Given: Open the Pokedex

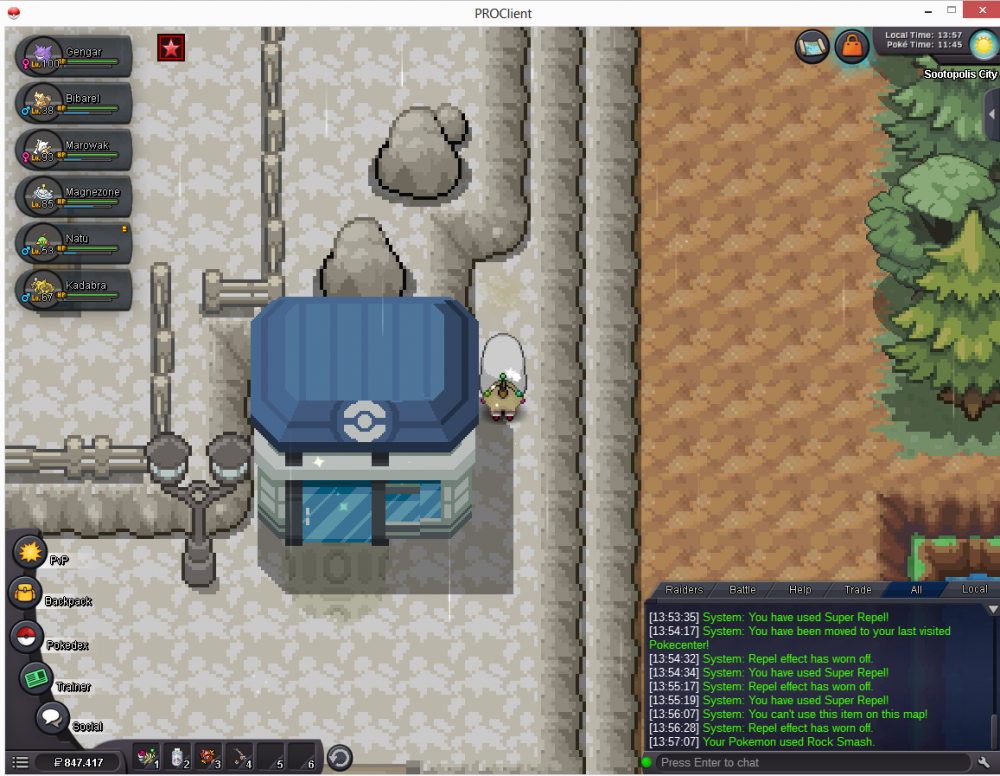Looking at the screenshot, I should click(x=27, y=637).
